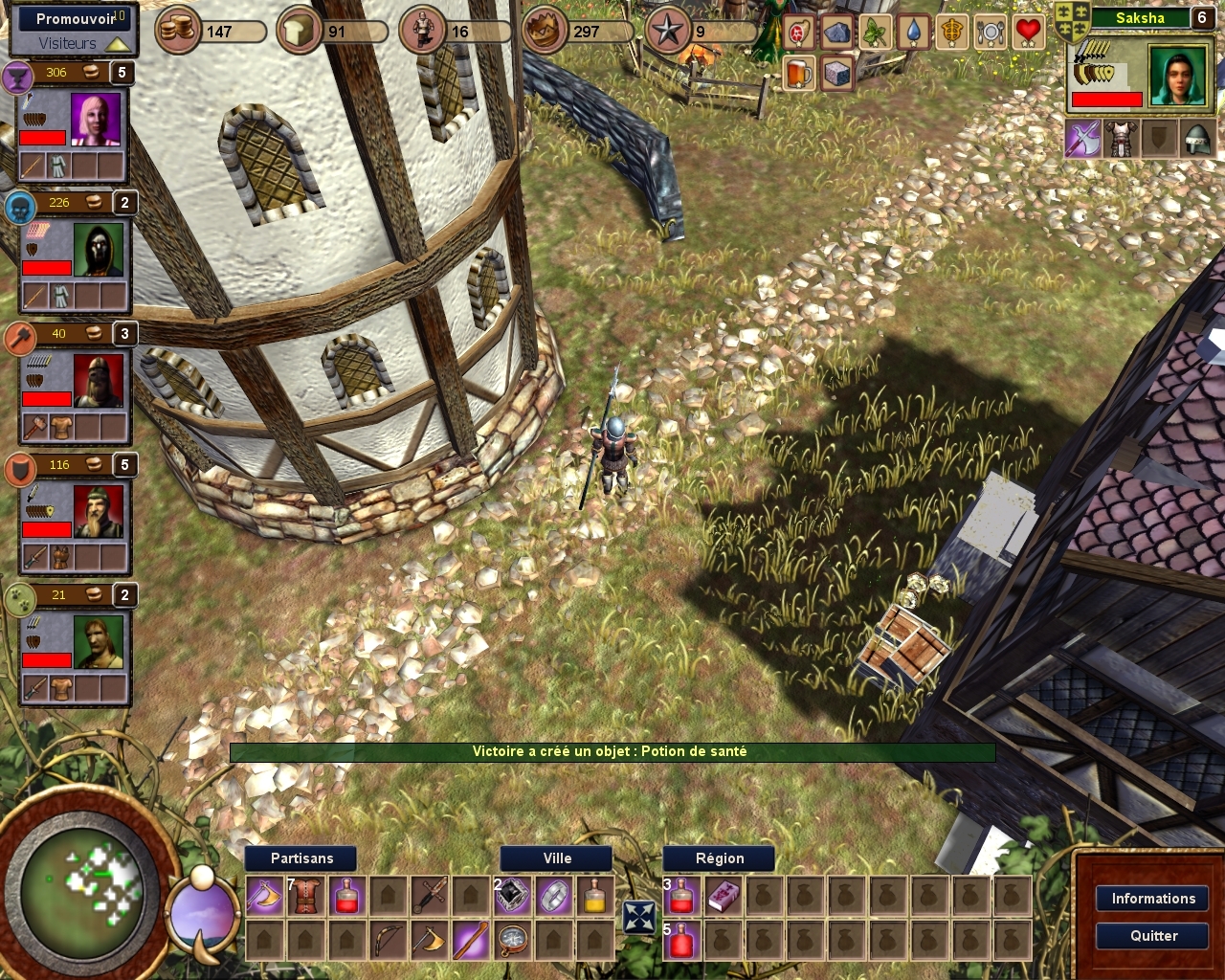Select Saksha's equipped halberd slot
This screenshot has width=1225, height=980.
click(1083, 140)
